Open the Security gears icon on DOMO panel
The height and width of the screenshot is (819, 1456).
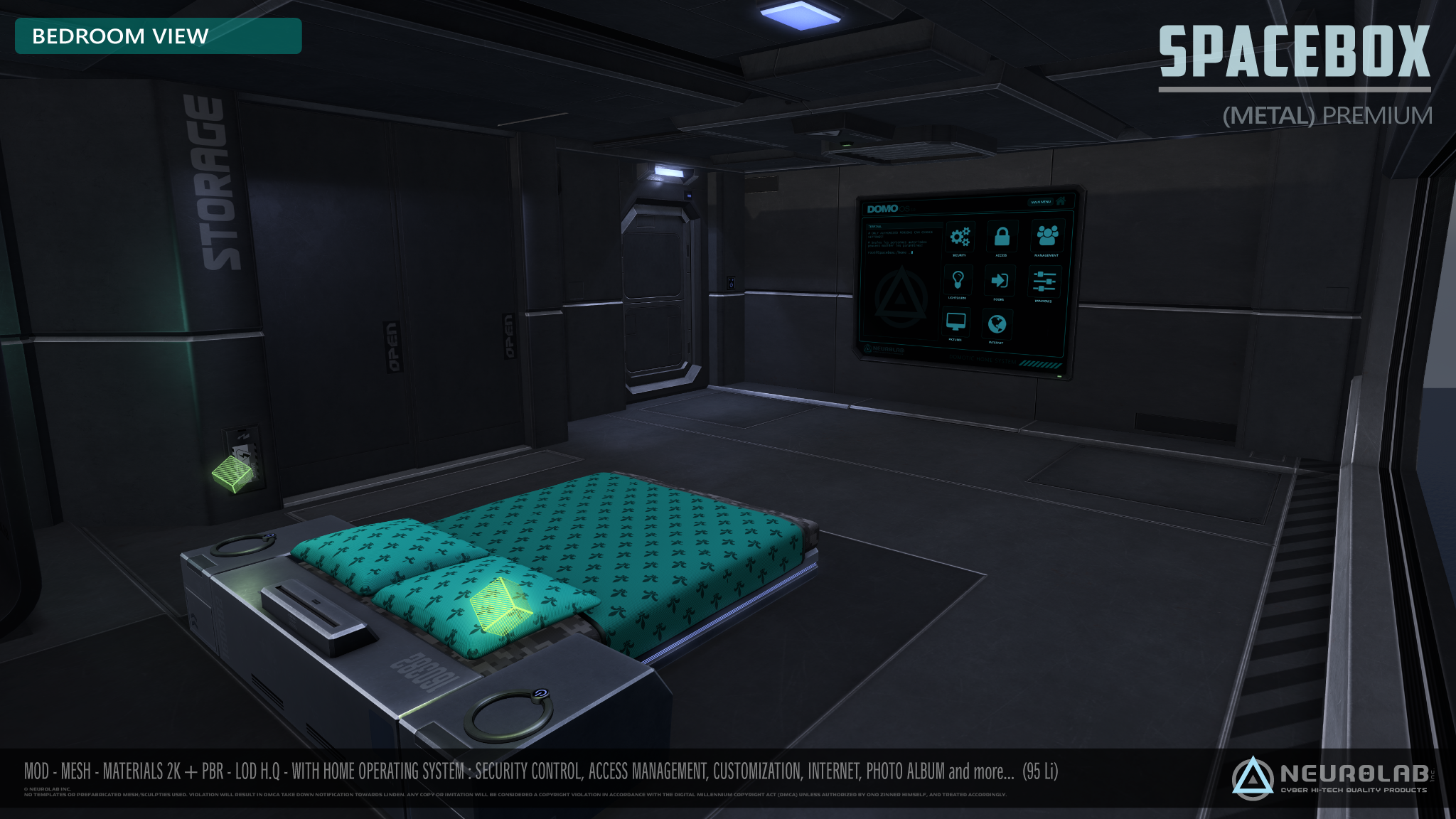click(x=960, y=237)
